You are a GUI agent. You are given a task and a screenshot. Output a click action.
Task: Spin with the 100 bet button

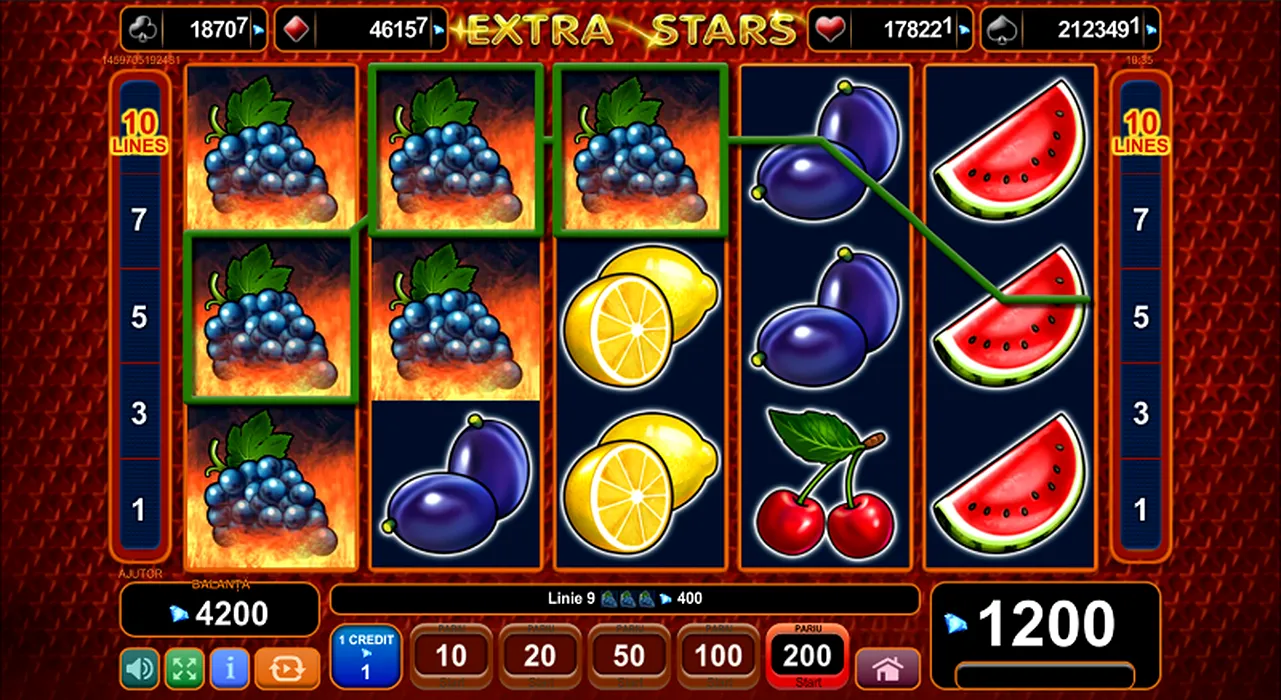[x=718, y=657]
